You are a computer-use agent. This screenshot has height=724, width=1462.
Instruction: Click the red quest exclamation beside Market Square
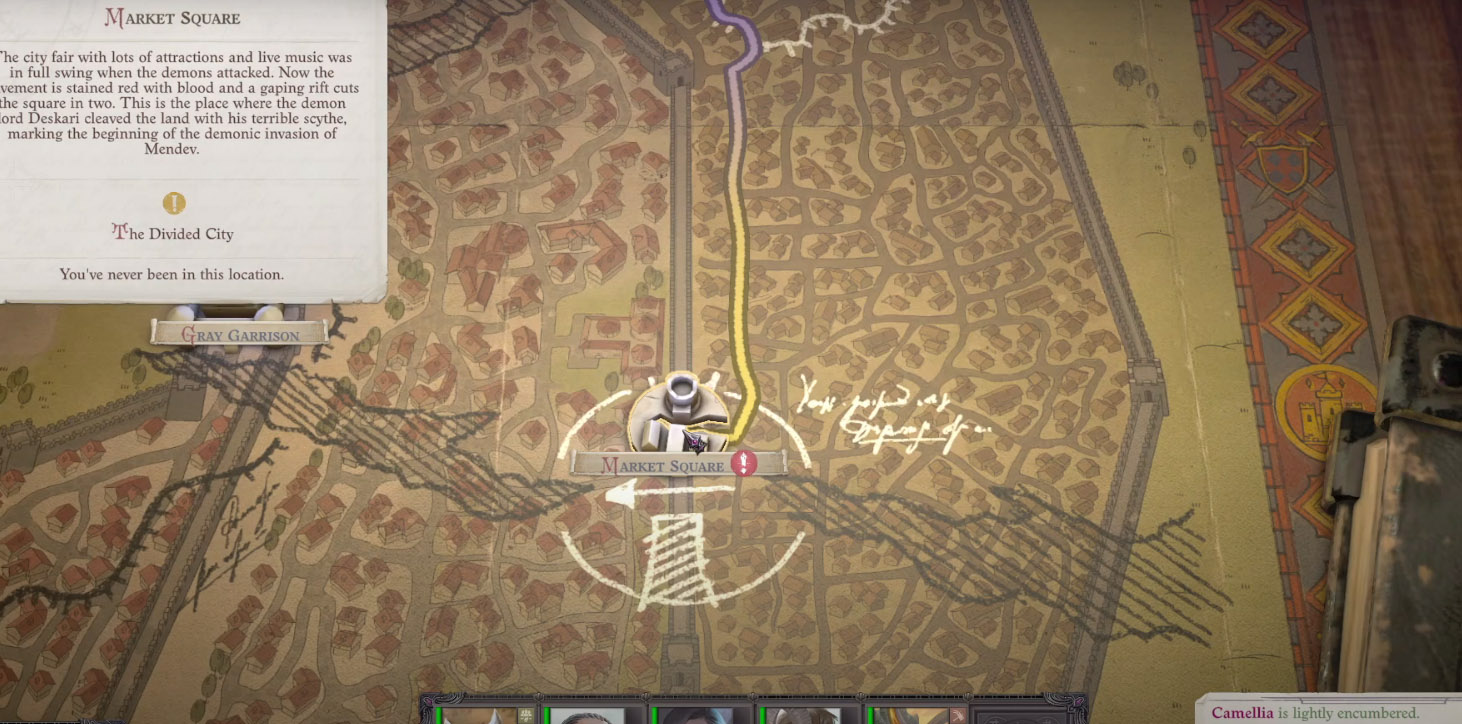tap(743, 463)
